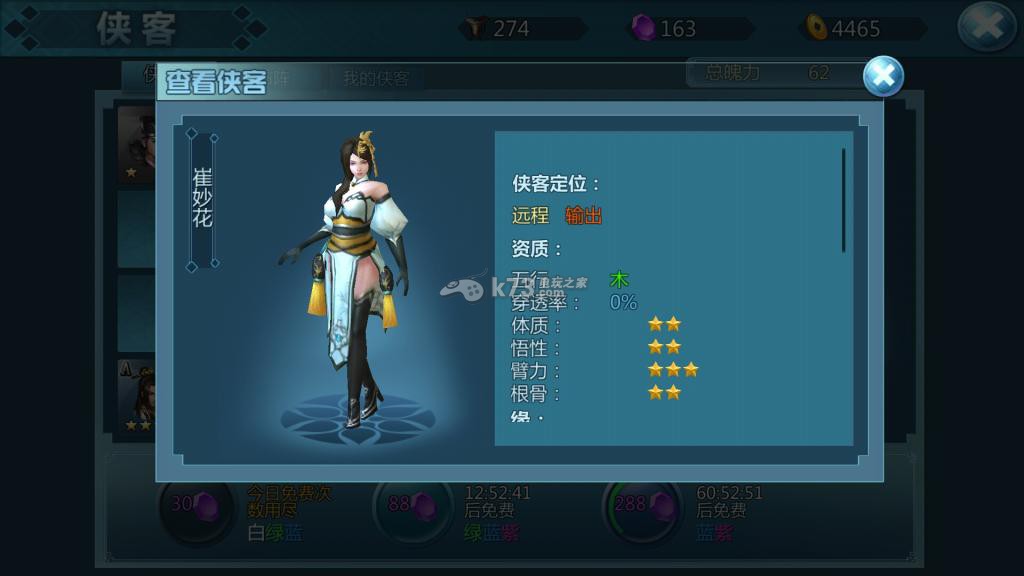Image resolution: width=1024 pixels, height=576 pixels.
Task: Click the hero stats panel scrollbar
Action: tap(844, 200)
